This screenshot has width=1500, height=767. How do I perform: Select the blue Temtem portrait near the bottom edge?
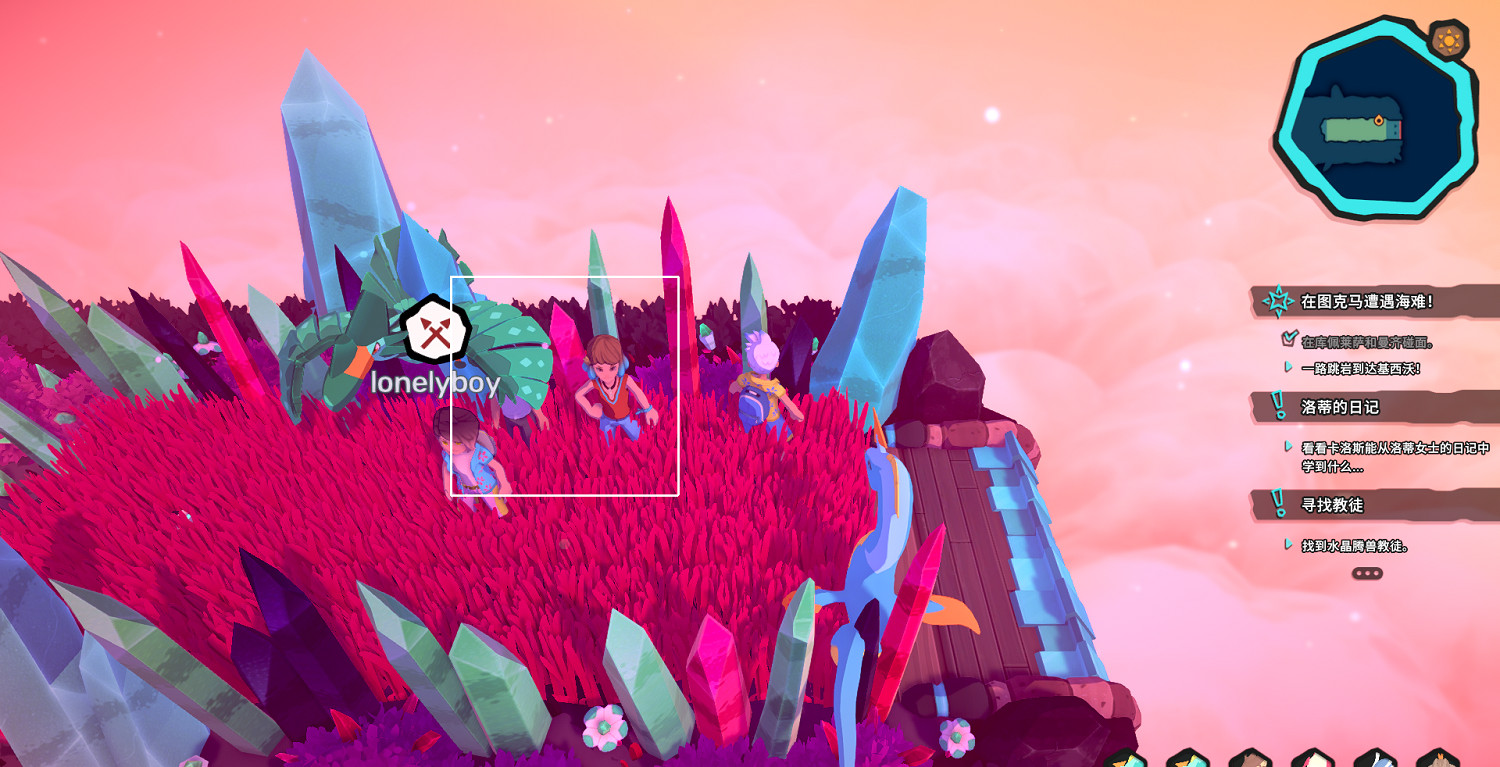pyautogui.click(x=1378, y=758)
